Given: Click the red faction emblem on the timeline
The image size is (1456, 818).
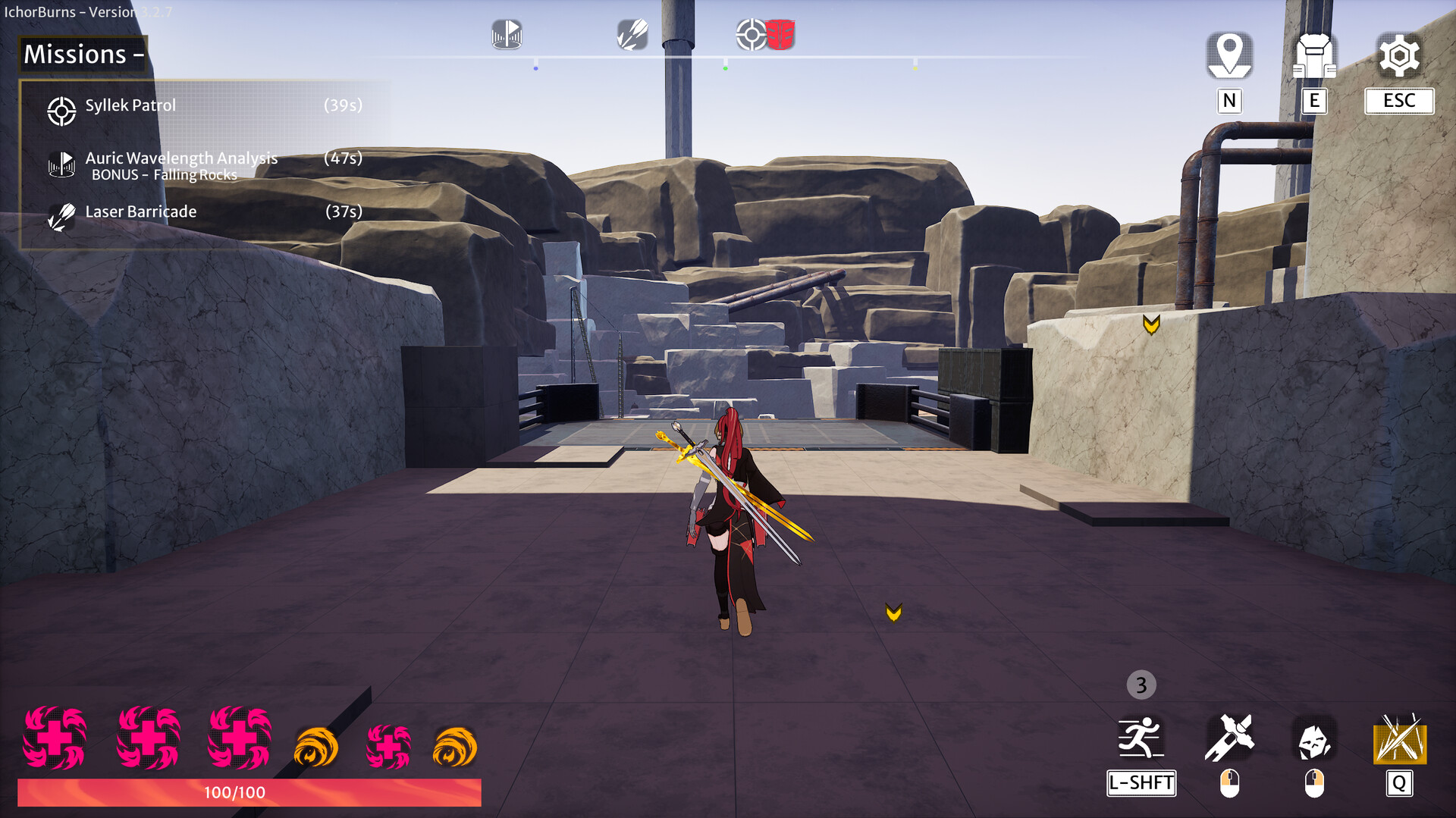Looking at the screenshot, I should tap(779, 34).
